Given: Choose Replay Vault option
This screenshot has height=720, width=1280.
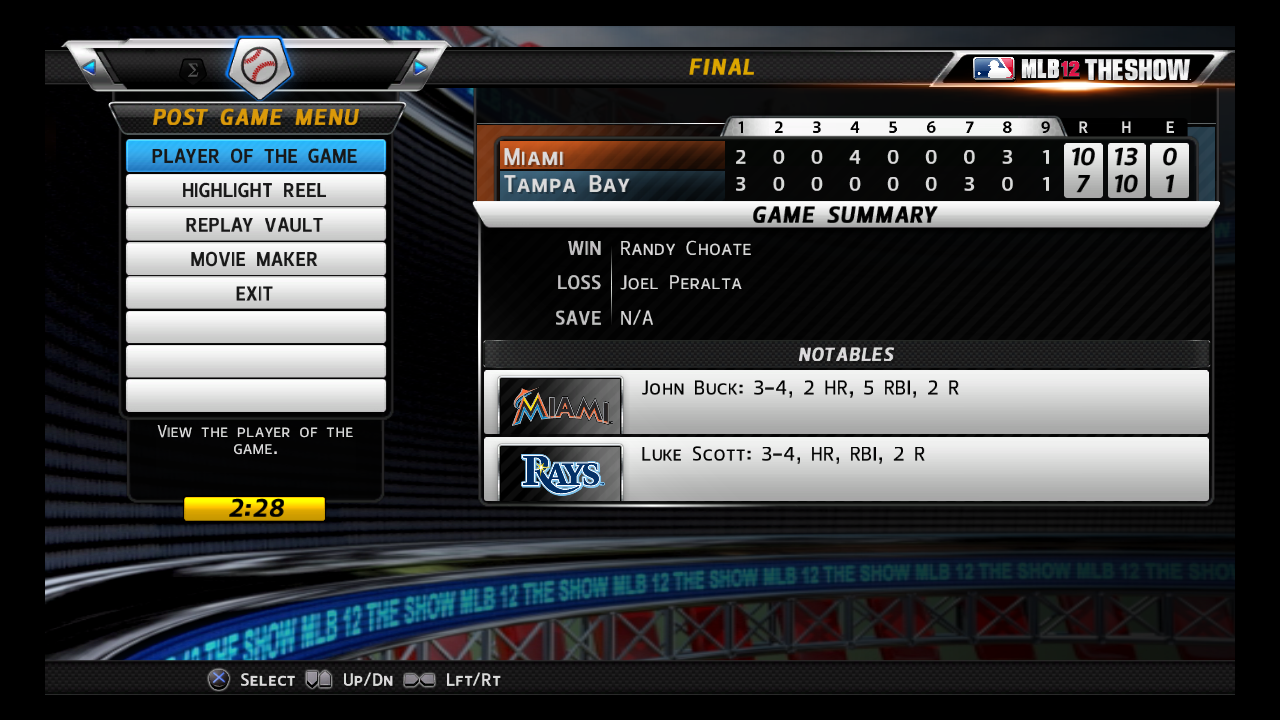Looking at the screenshot, I should [x=255, y=225].
